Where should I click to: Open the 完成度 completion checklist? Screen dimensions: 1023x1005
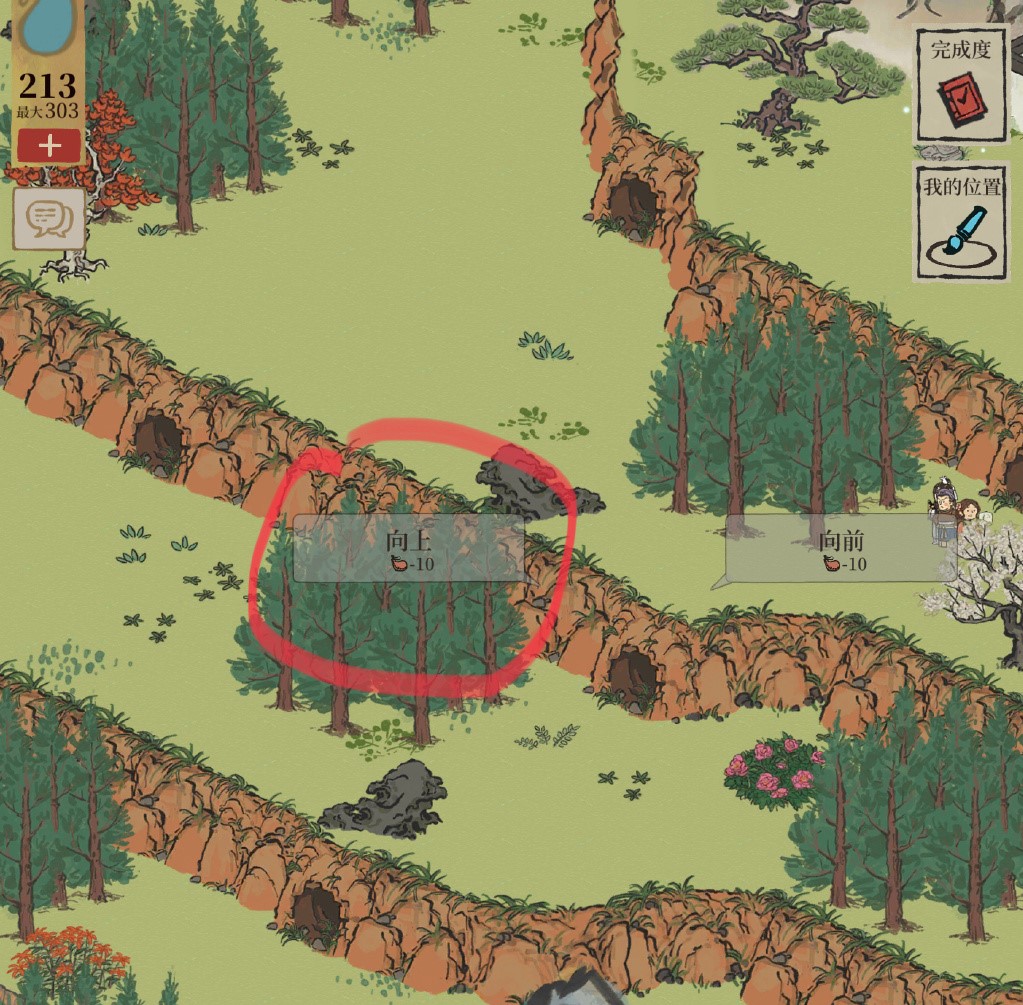point(961,84)
